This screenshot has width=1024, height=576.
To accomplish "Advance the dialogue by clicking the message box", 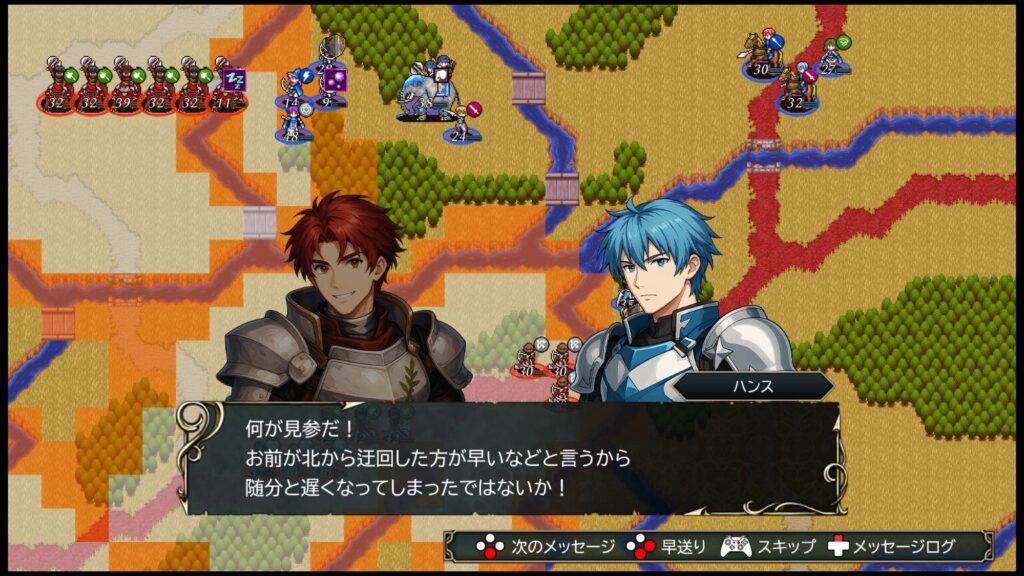I will [x=511, y=459].
